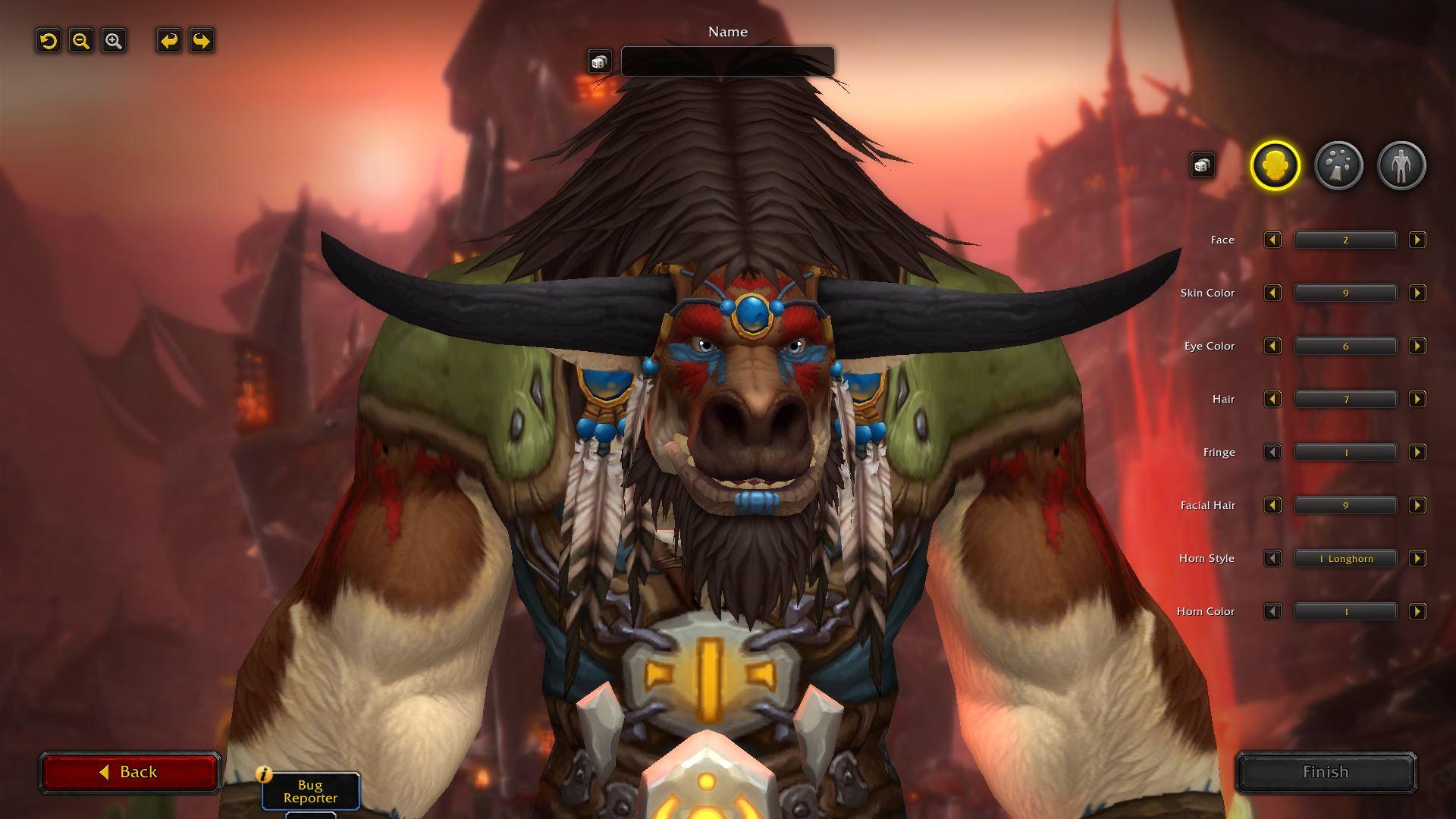Select the body customization tab icon
The width and height of the screenshot is (1456, 819).
(1401, 165)
